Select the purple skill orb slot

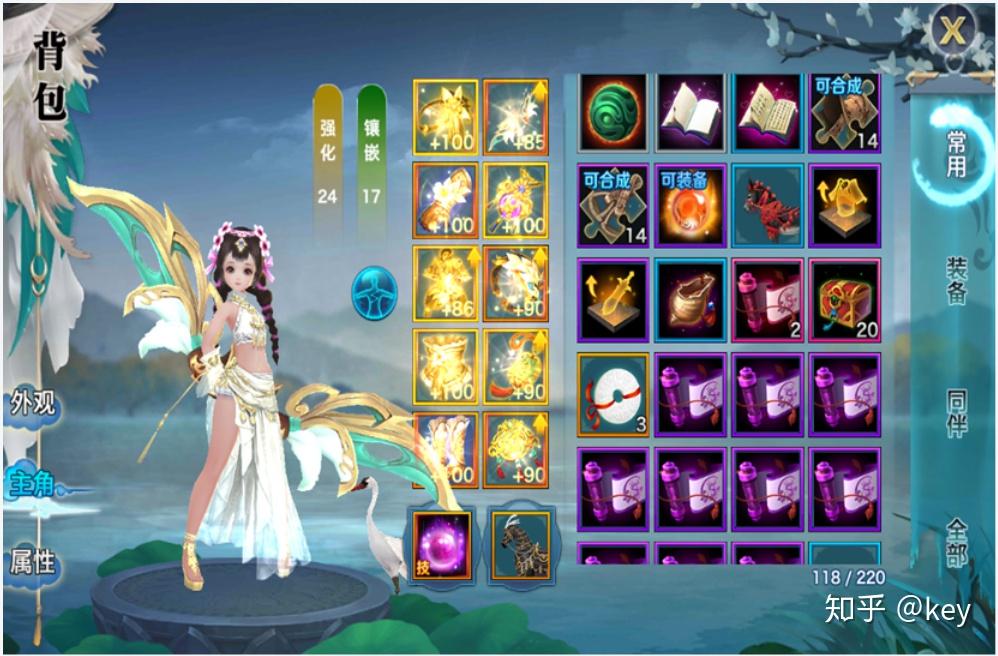(440, 543)
